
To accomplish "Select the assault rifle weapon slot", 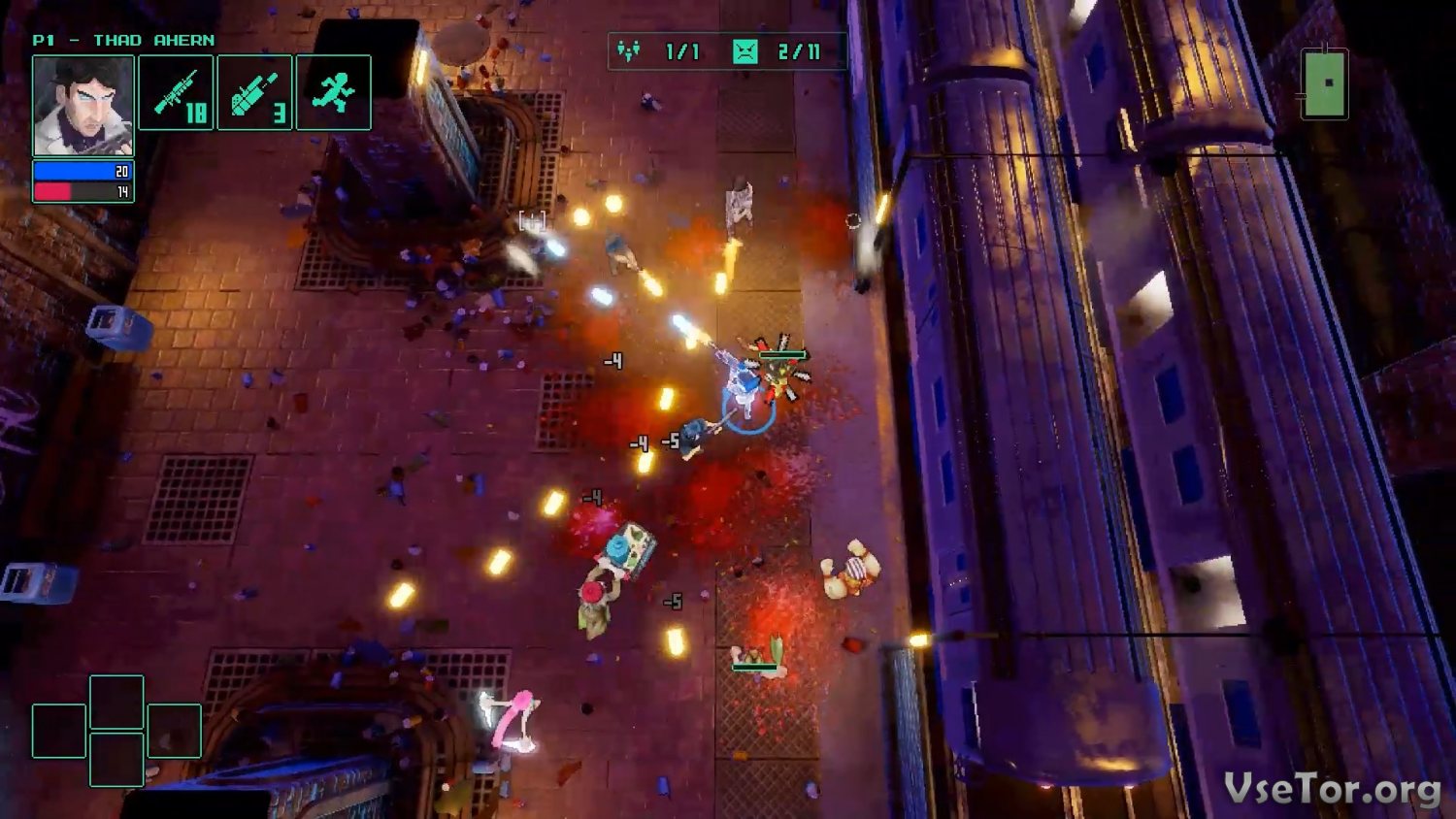I will (x=176, y=93).
